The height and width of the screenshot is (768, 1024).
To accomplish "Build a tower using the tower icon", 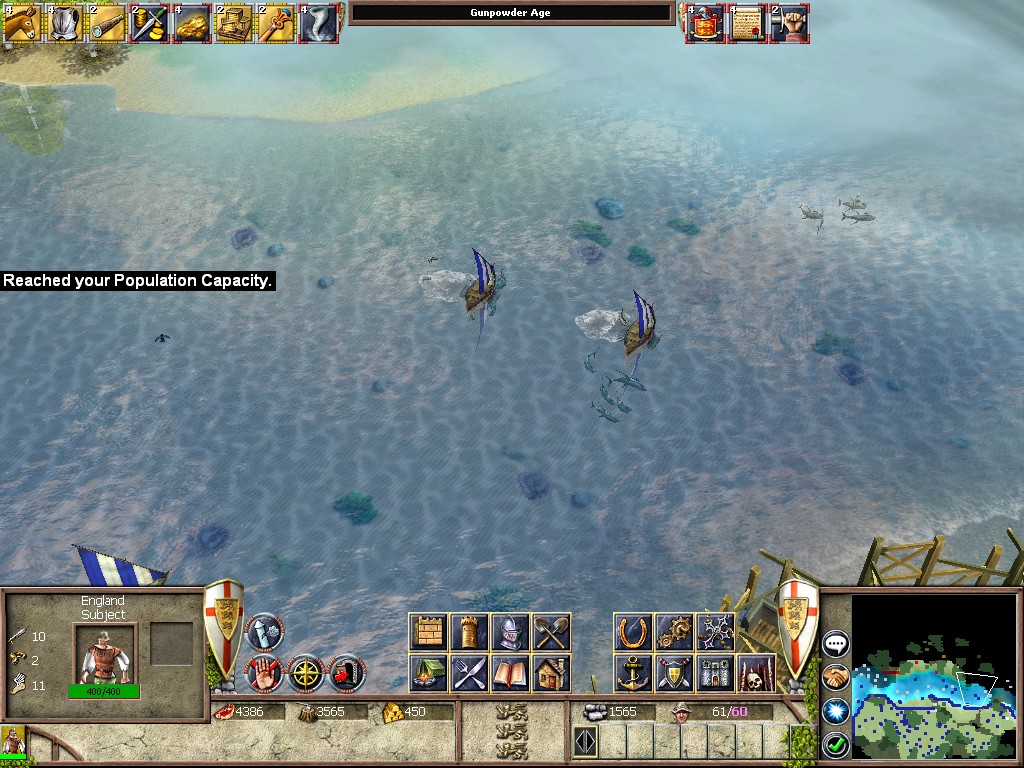I will tap(469, 632).
